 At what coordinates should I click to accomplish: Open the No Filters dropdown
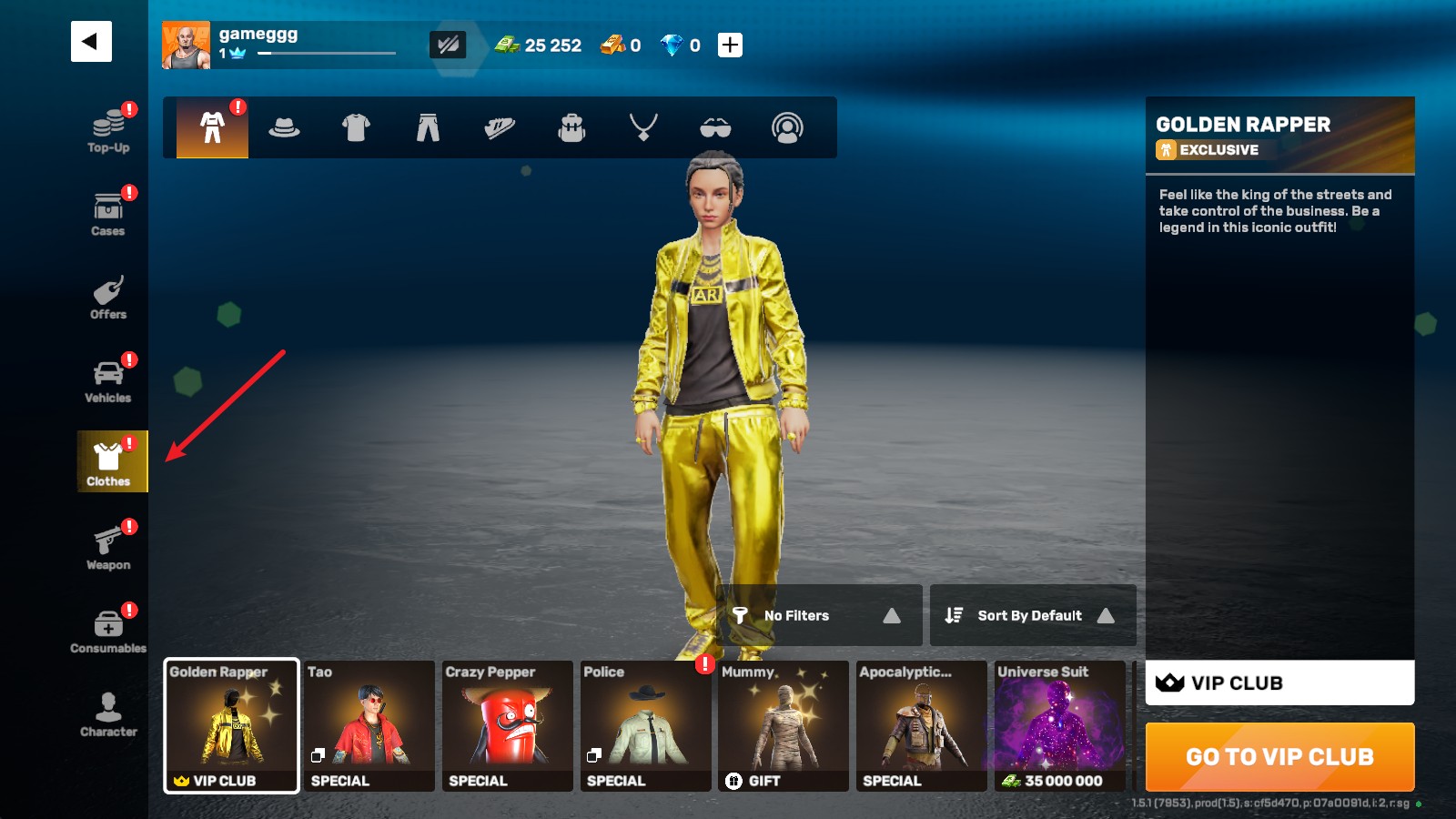pyautogui.click(x=818, y=616)
